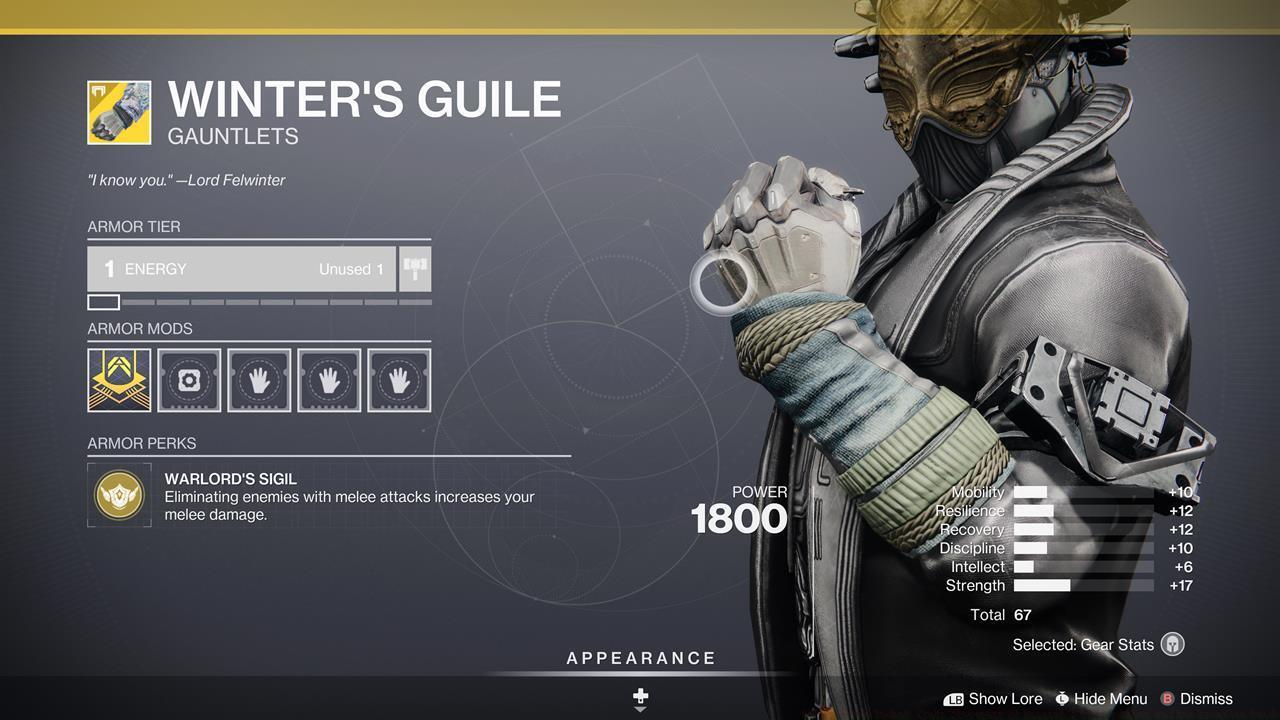The height and width of the screenshot is (720, 1280).
Task: Open the last arms mod slot
Action: 399,380
